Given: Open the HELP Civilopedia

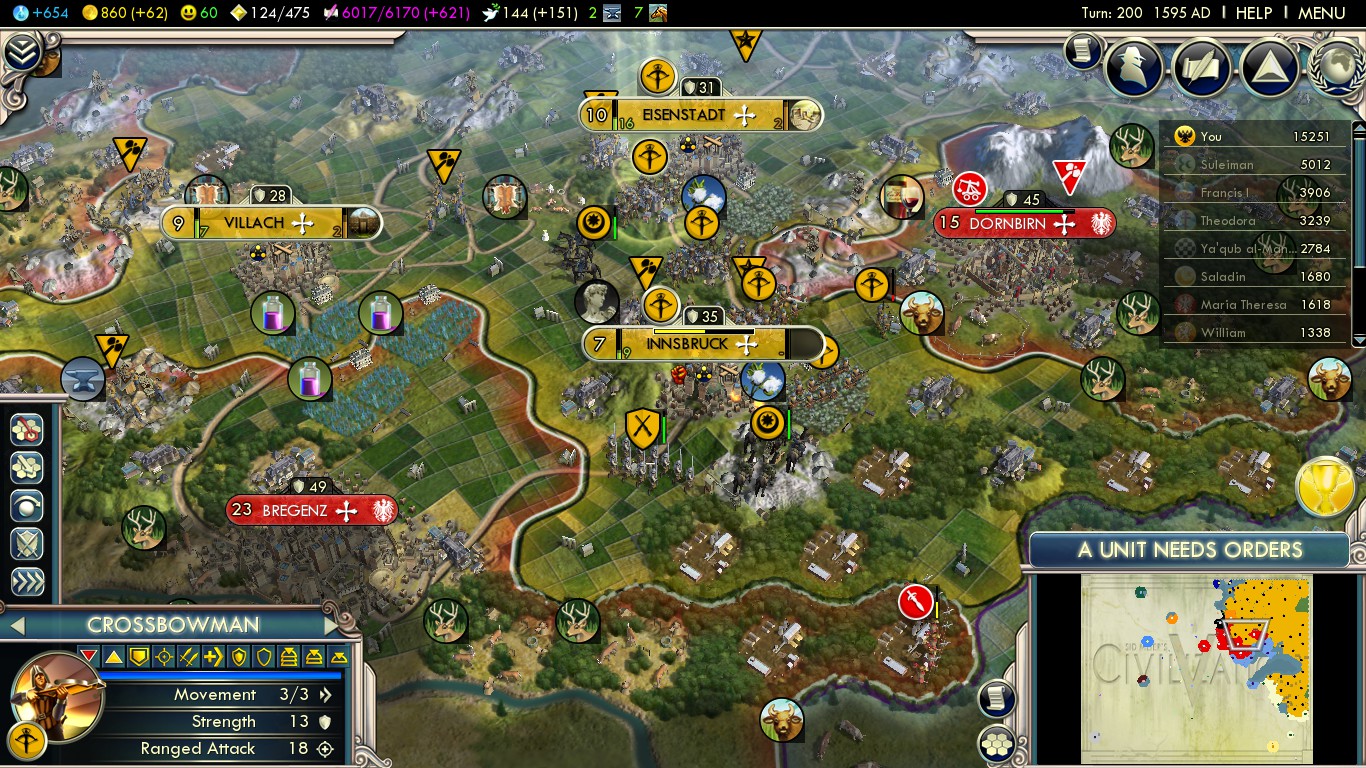Looking at the screenshot, I should pyautogui.click(x=1253, y=13).
